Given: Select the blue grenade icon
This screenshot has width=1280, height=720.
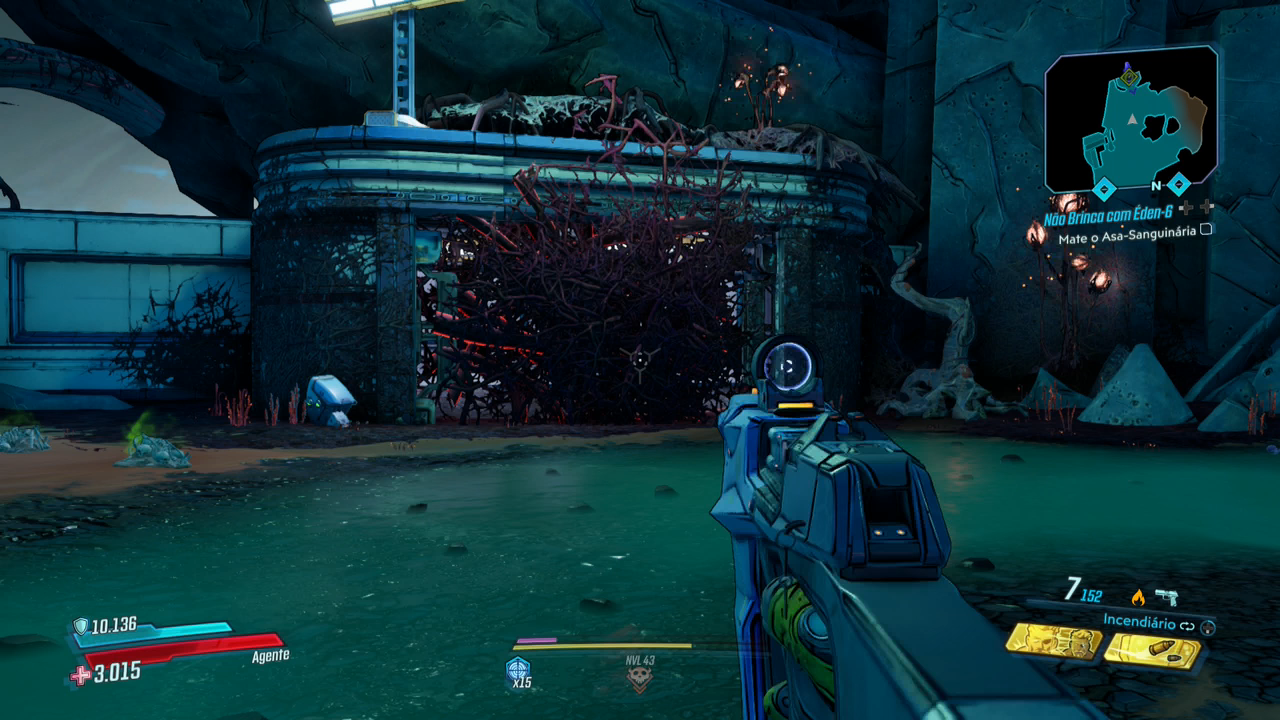Looking at the screenshot, I should [518, 669].
